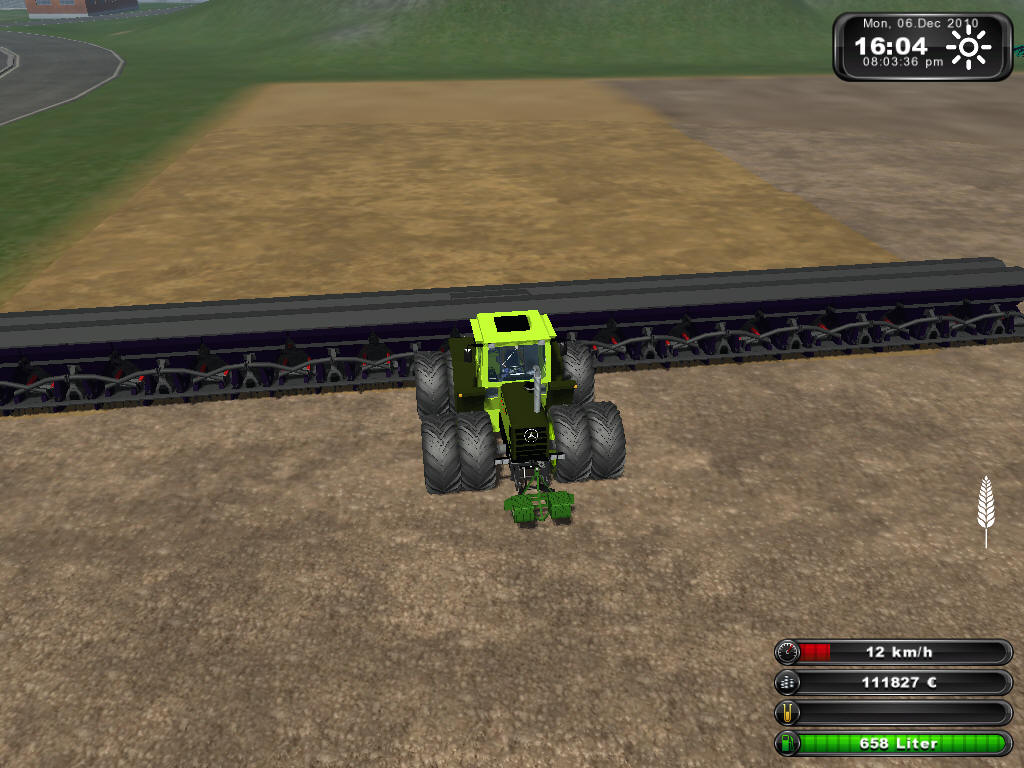
Task: Click the sun weather icon
Action: point(968,47)
